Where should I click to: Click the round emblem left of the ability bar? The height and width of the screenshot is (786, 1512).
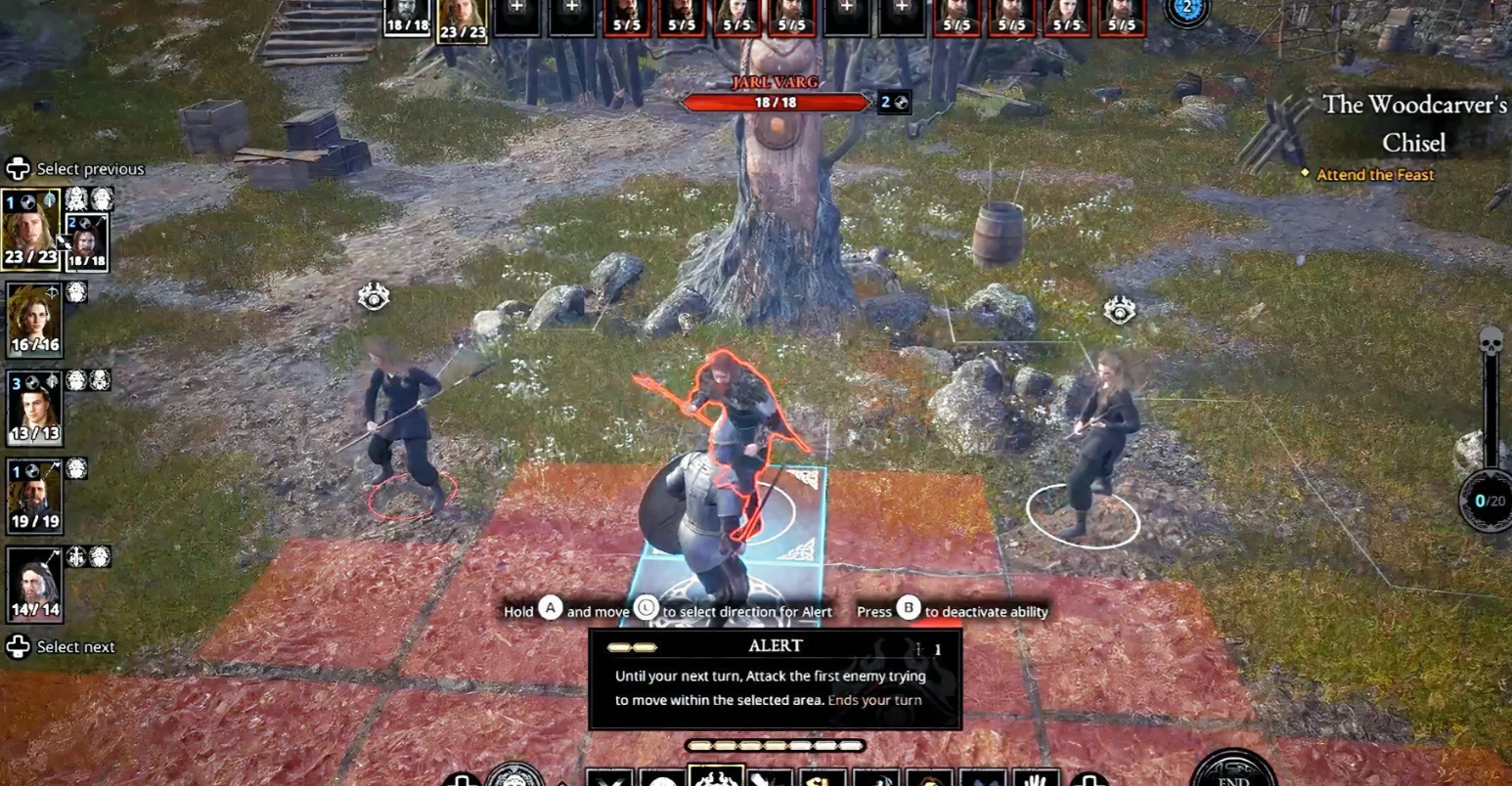click(514, 777)
